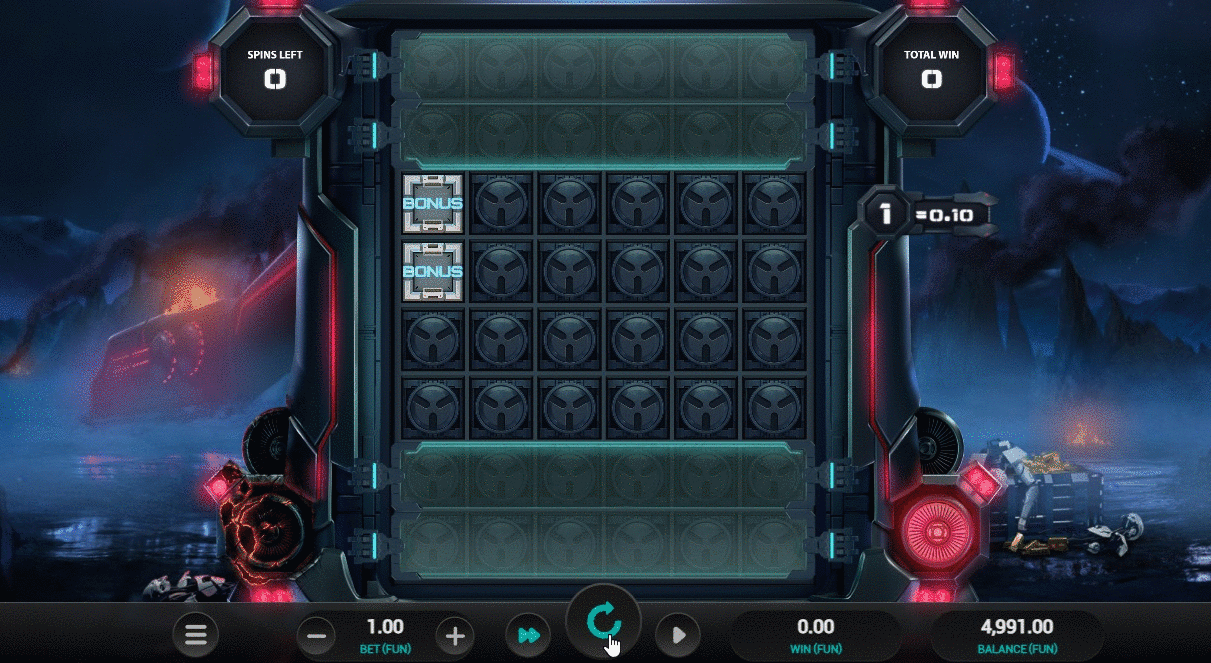Screen dimensions: 1211x663
Task: Start autoplay with the play arrow button
Action: (x=678, y=634)
